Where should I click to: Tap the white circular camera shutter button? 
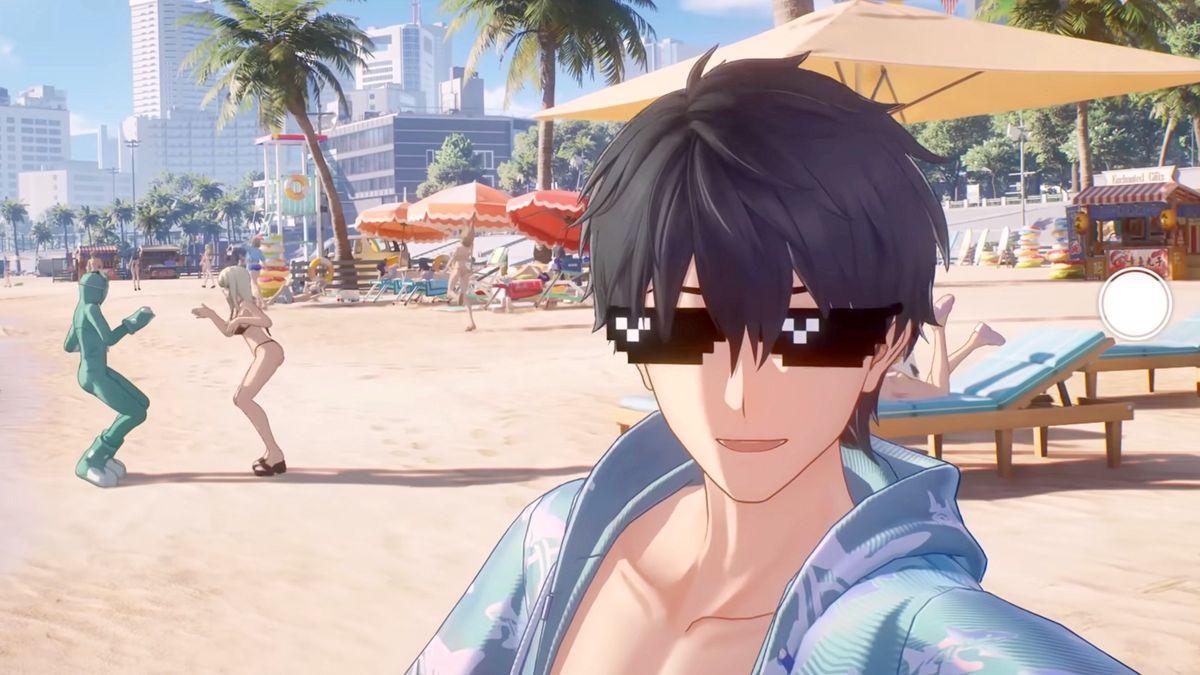point(1134,304)
